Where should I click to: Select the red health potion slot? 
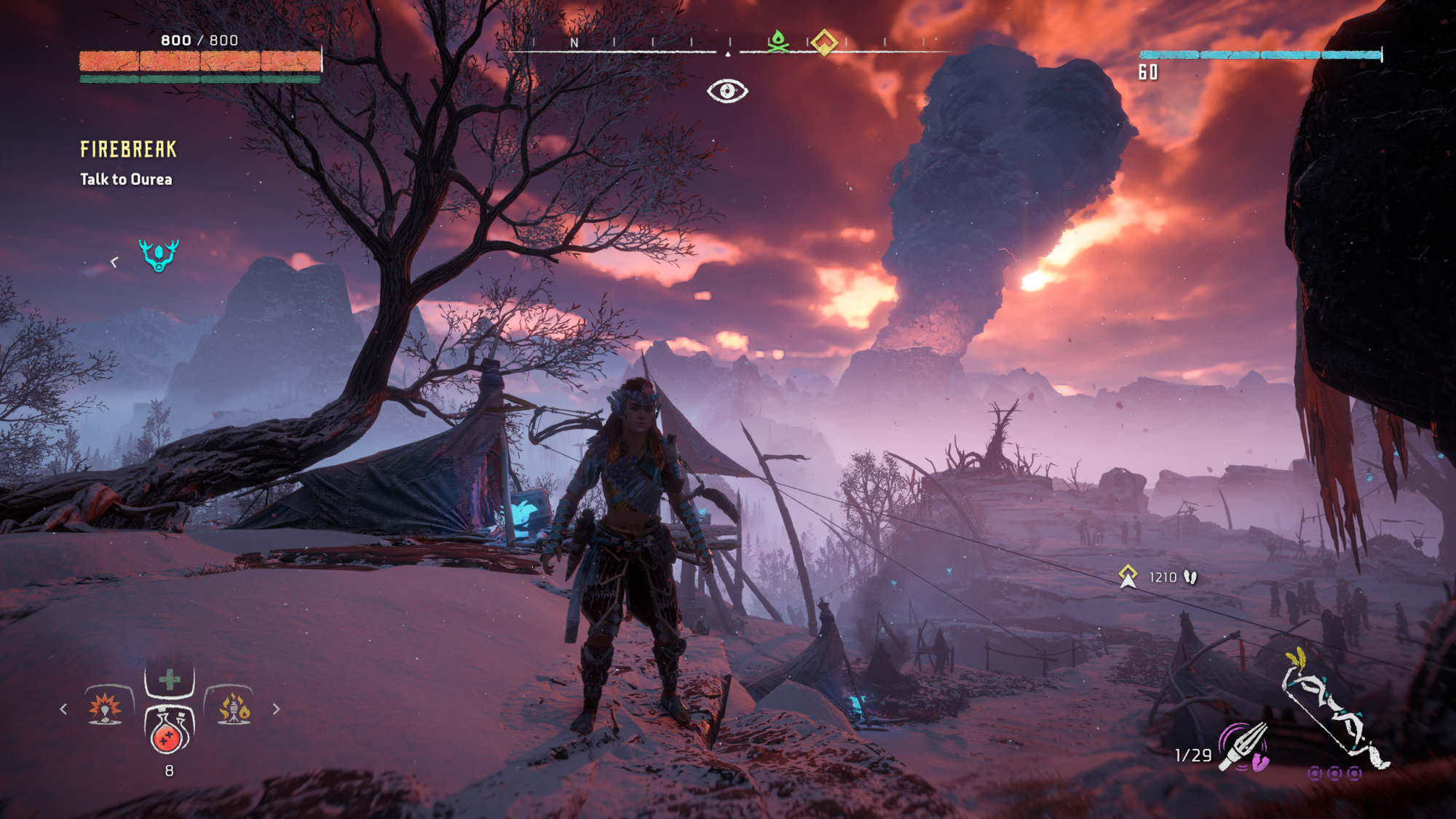[169, 730]
